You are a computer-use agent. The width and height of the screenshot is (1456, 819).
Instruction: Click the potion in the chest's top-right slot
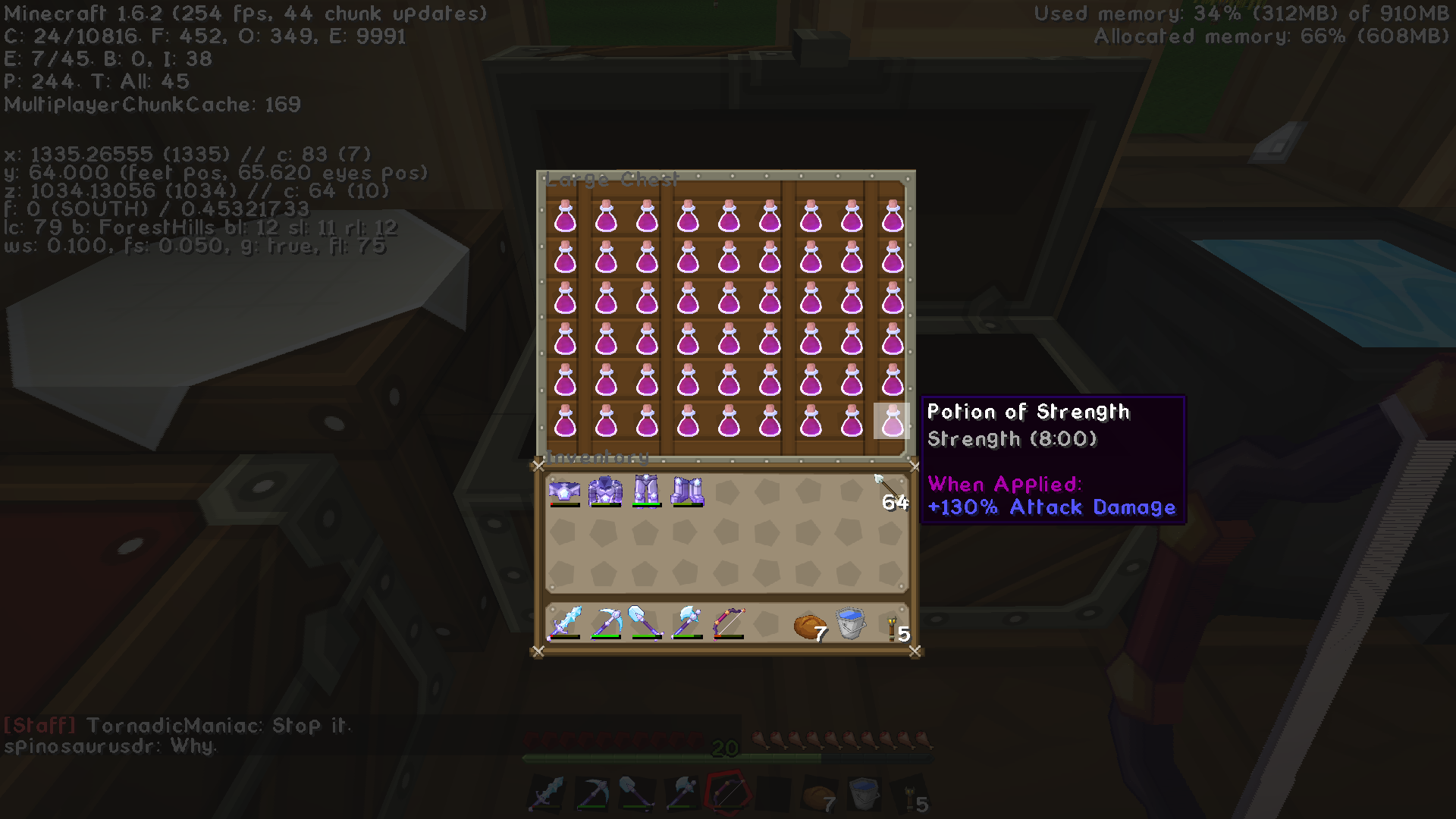891,215
